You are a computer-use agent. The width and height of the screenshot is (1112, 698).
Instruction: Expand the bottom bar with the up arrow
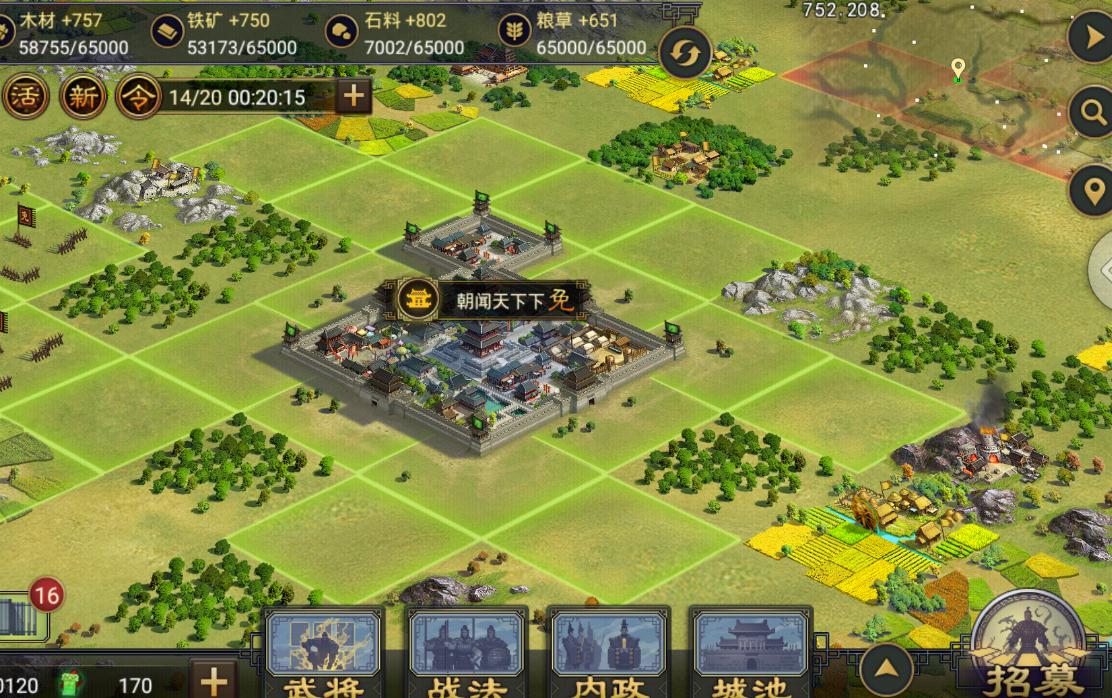coord(886,669)
